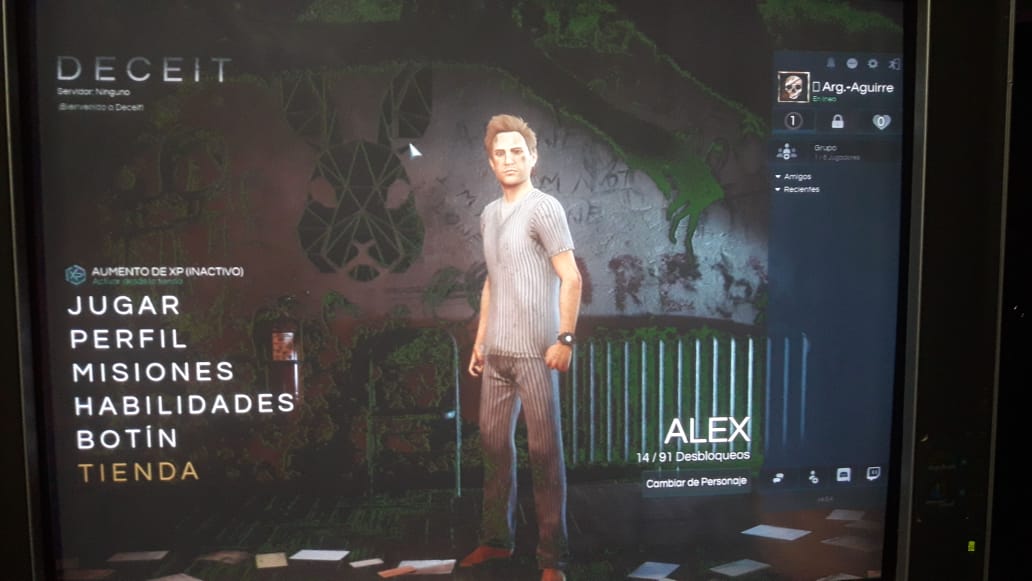Click the padlock icon under the player name

click(x=837, y=122)
